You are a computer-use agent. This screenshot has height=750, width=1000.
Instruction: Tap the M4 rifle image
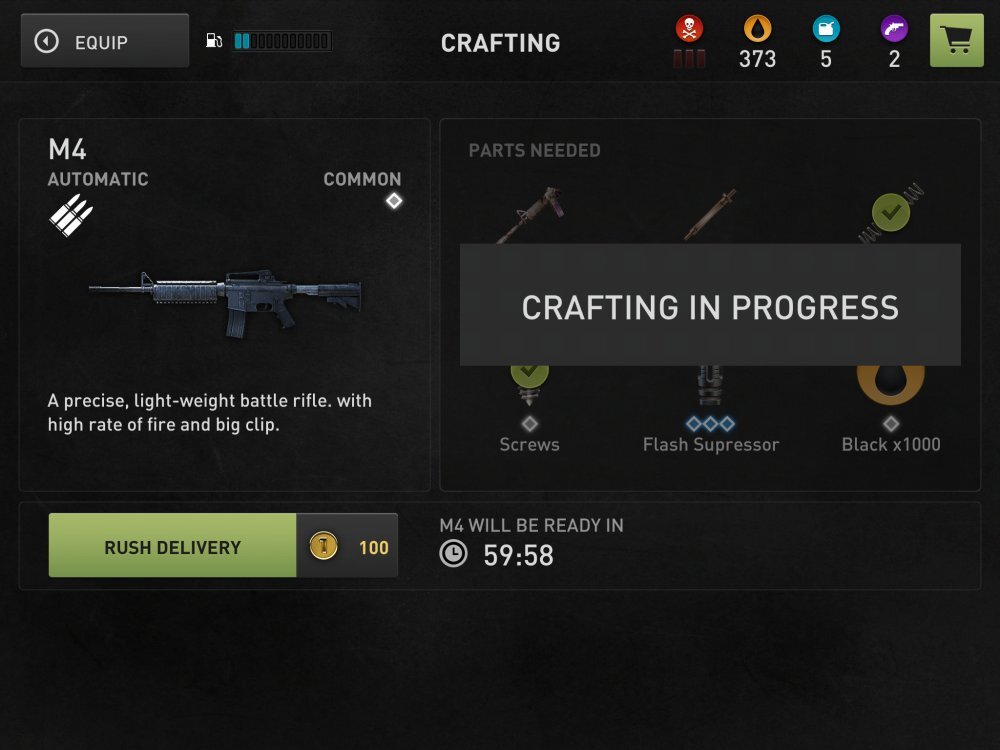(x=226, y=298)
